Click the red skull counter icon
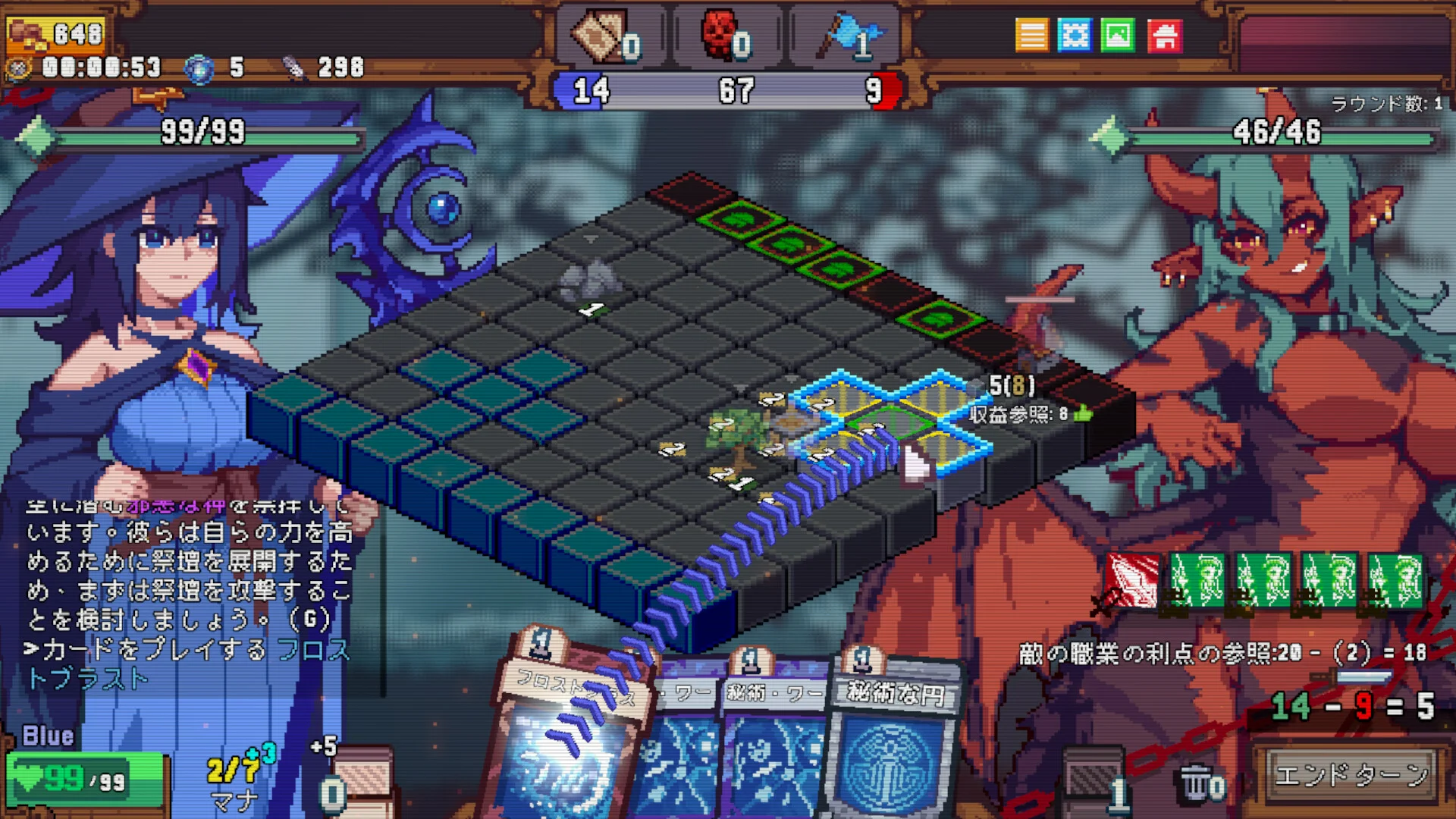The width and height of the screenshot is (1456, 819). tap(720, 33)
